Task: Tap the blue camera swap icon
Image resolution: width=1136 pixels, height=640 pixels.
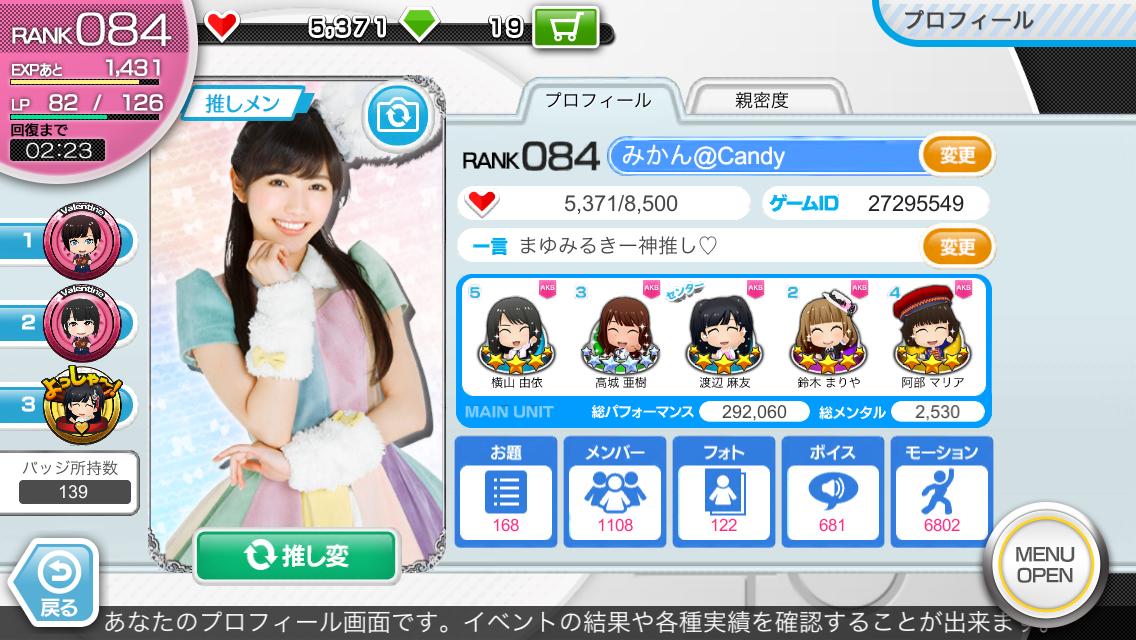Action: coord(397,116)
